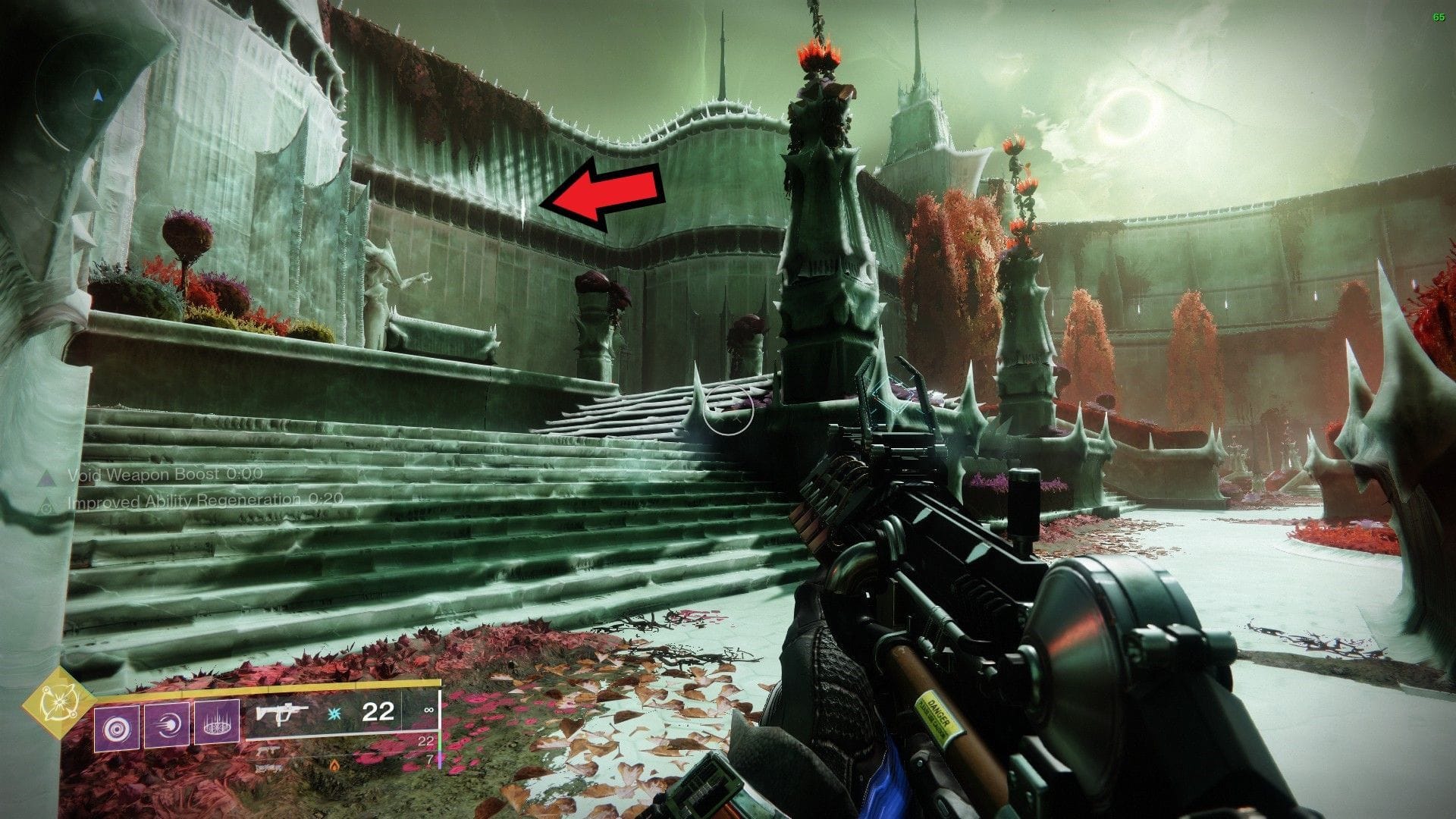
Task: Click the secondary weapon silhouette icon
Action: click(268, 752)
